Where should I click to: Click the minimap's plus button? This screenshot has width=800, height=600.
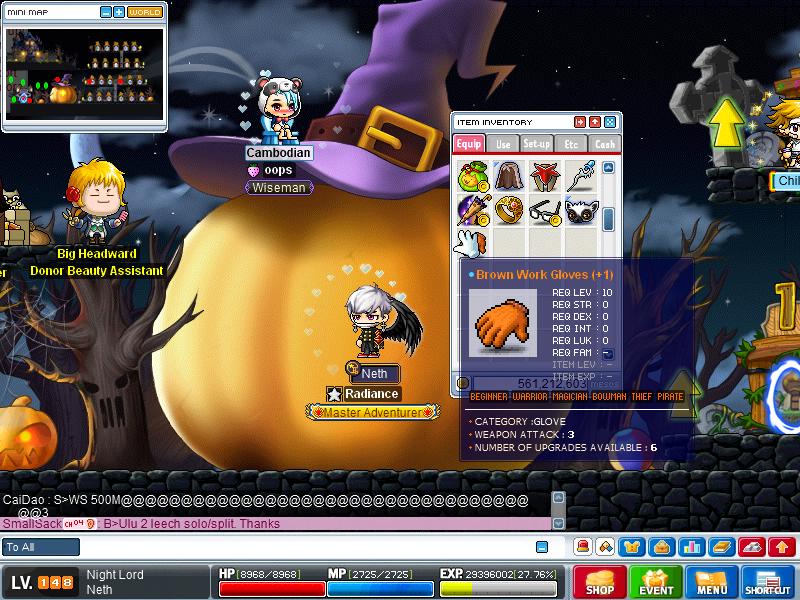pyautogui.click(x=120, y=13)
